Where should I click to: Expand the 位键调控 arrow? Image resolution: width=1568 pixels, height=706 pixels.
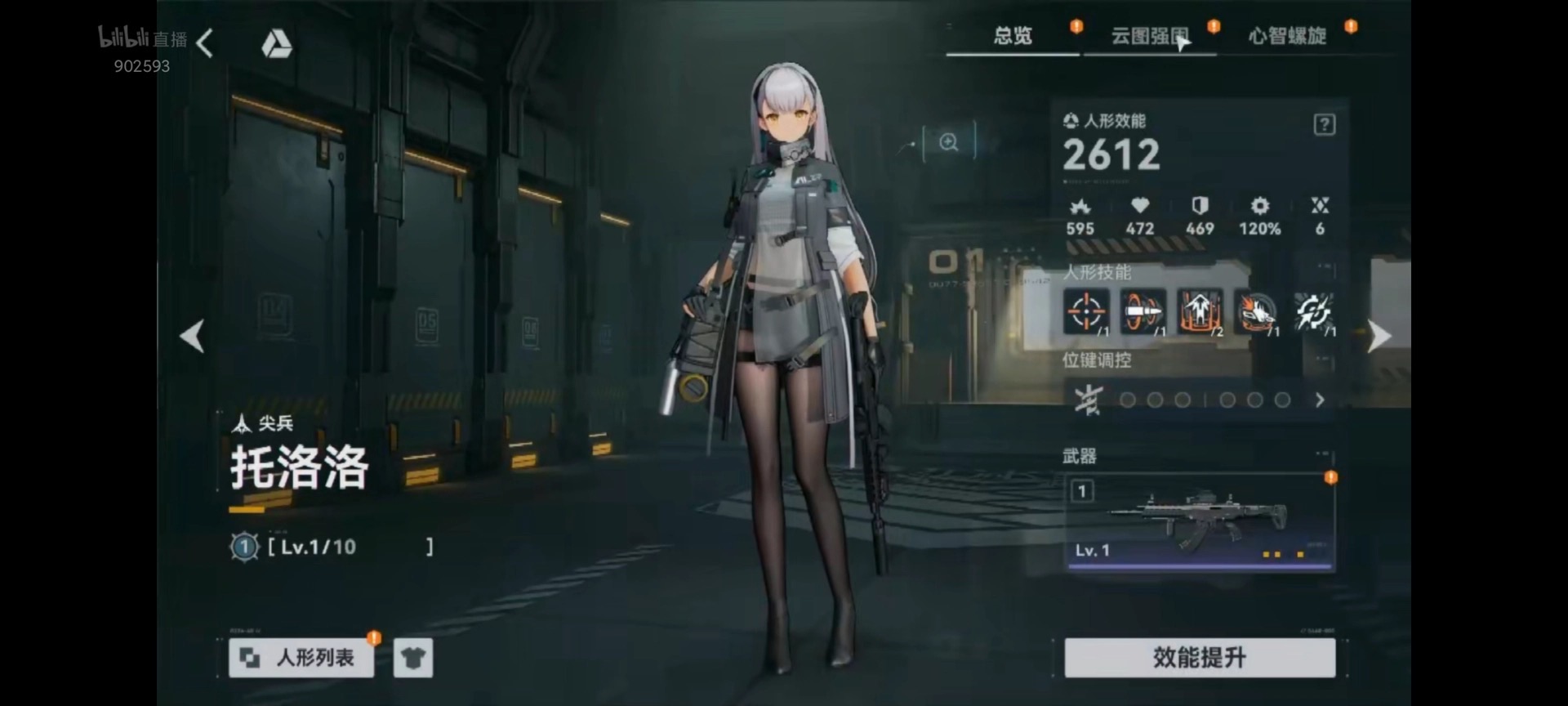pos(1320,400)
